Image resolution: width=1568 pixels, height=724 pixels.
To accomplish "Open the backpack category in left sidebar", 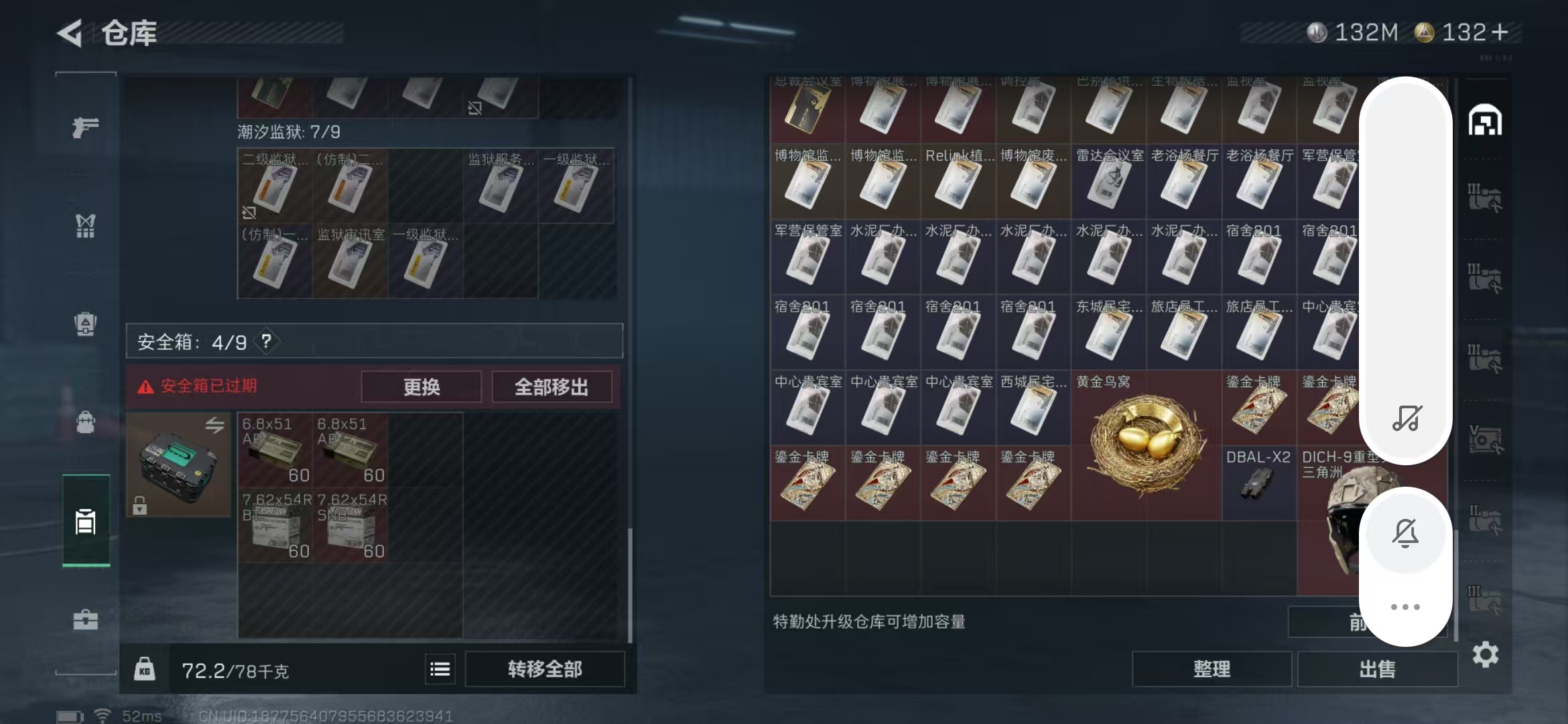I will (x=85, y=422).
